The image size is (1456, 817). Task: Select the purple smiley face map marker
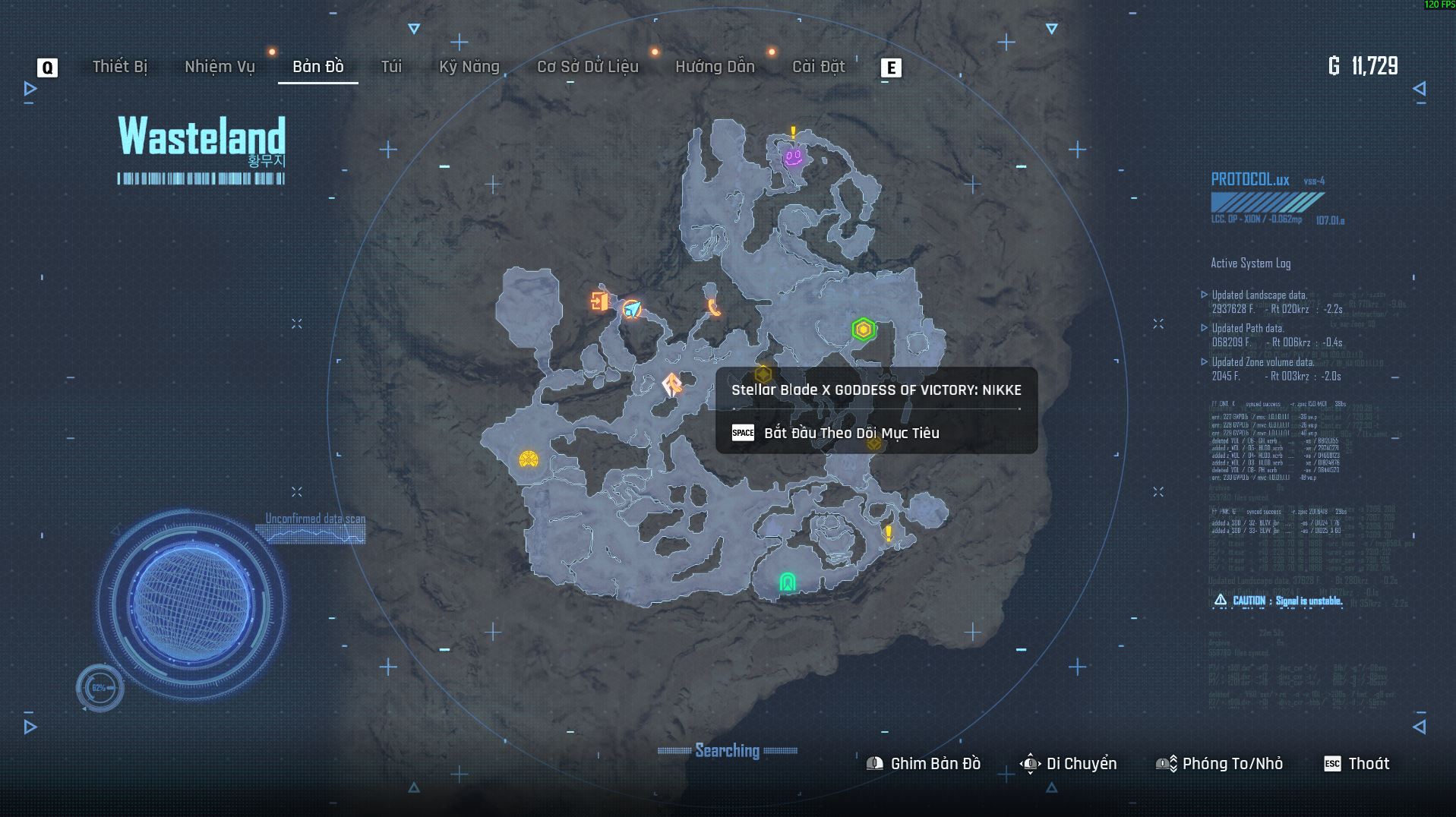[793, 157]
